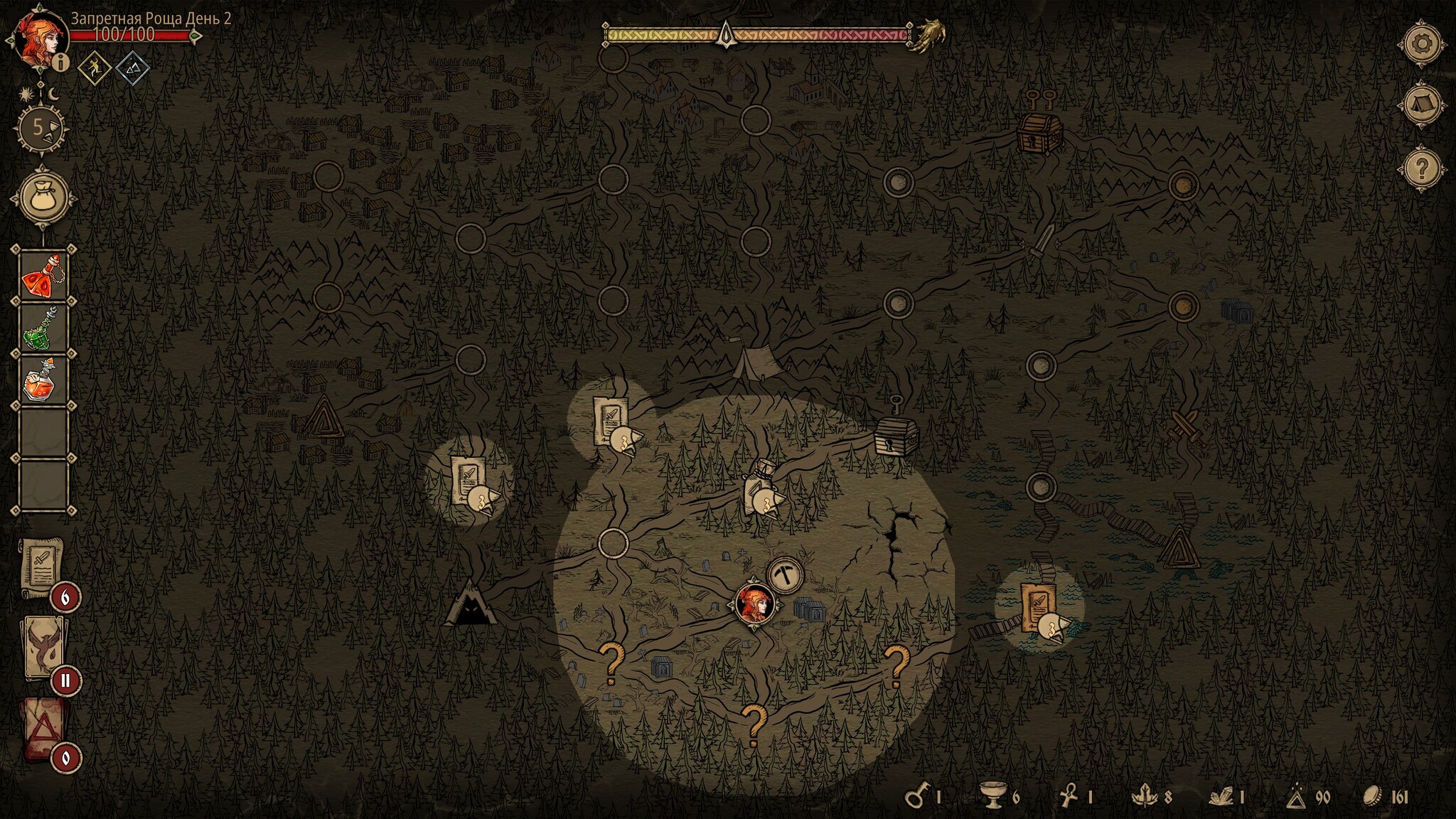
Task: Select the pickaxe node beside the heroine marker
Action: pyautogui.click(x=785, y=575)
